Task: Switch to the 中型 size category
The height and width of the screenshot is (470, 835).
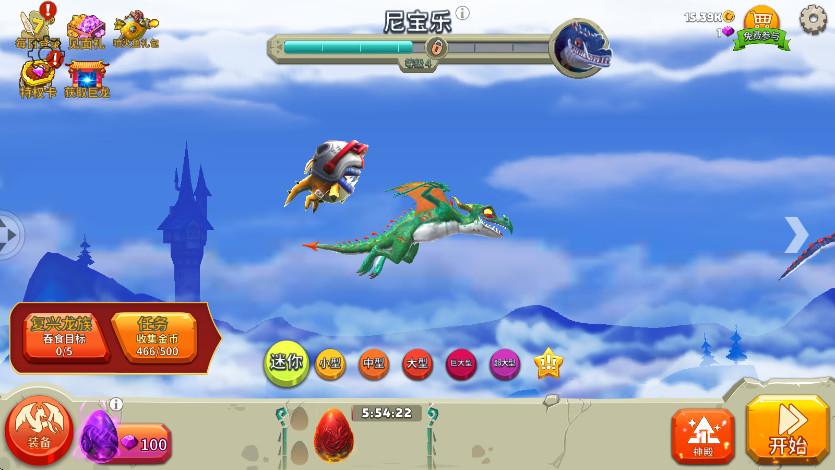Action: pos(374,364)
